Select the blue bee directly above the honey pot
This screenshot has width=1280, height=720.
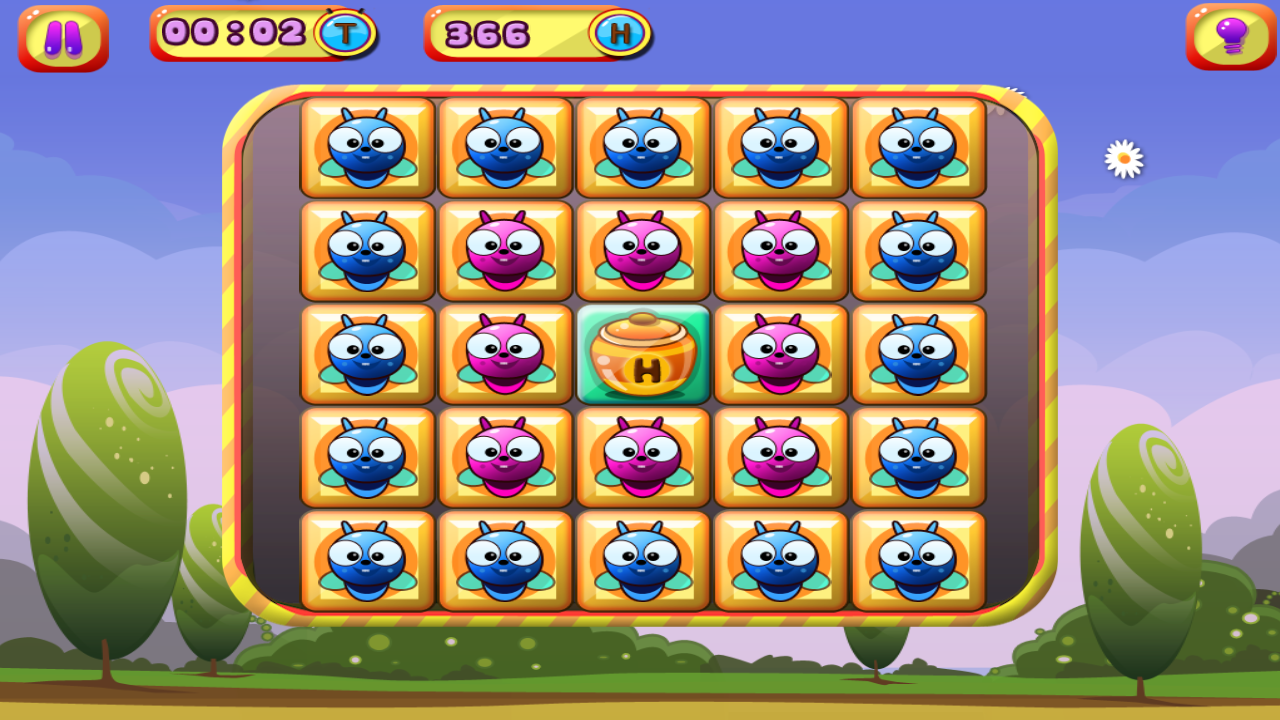point(643,250)
